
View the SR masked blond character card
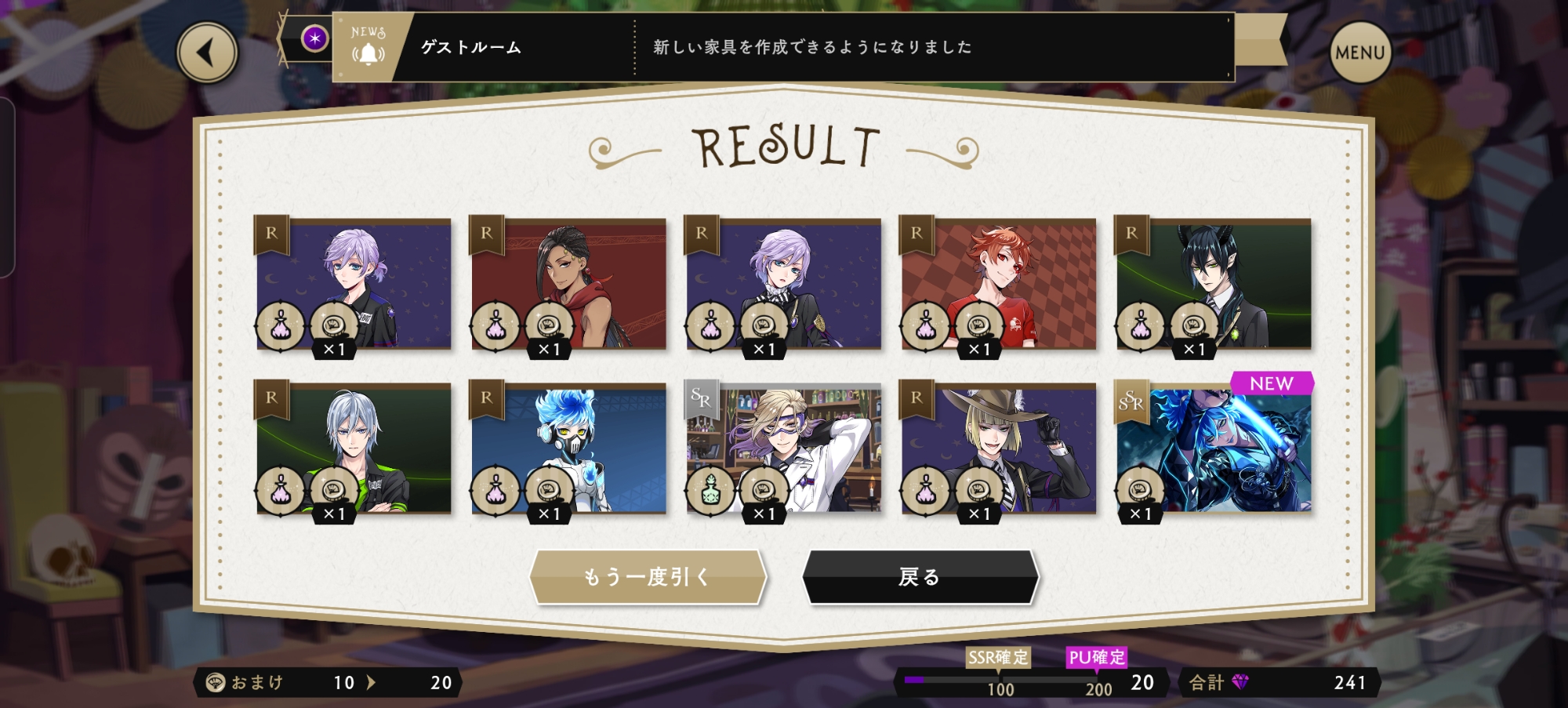click(x=783, y=448)
